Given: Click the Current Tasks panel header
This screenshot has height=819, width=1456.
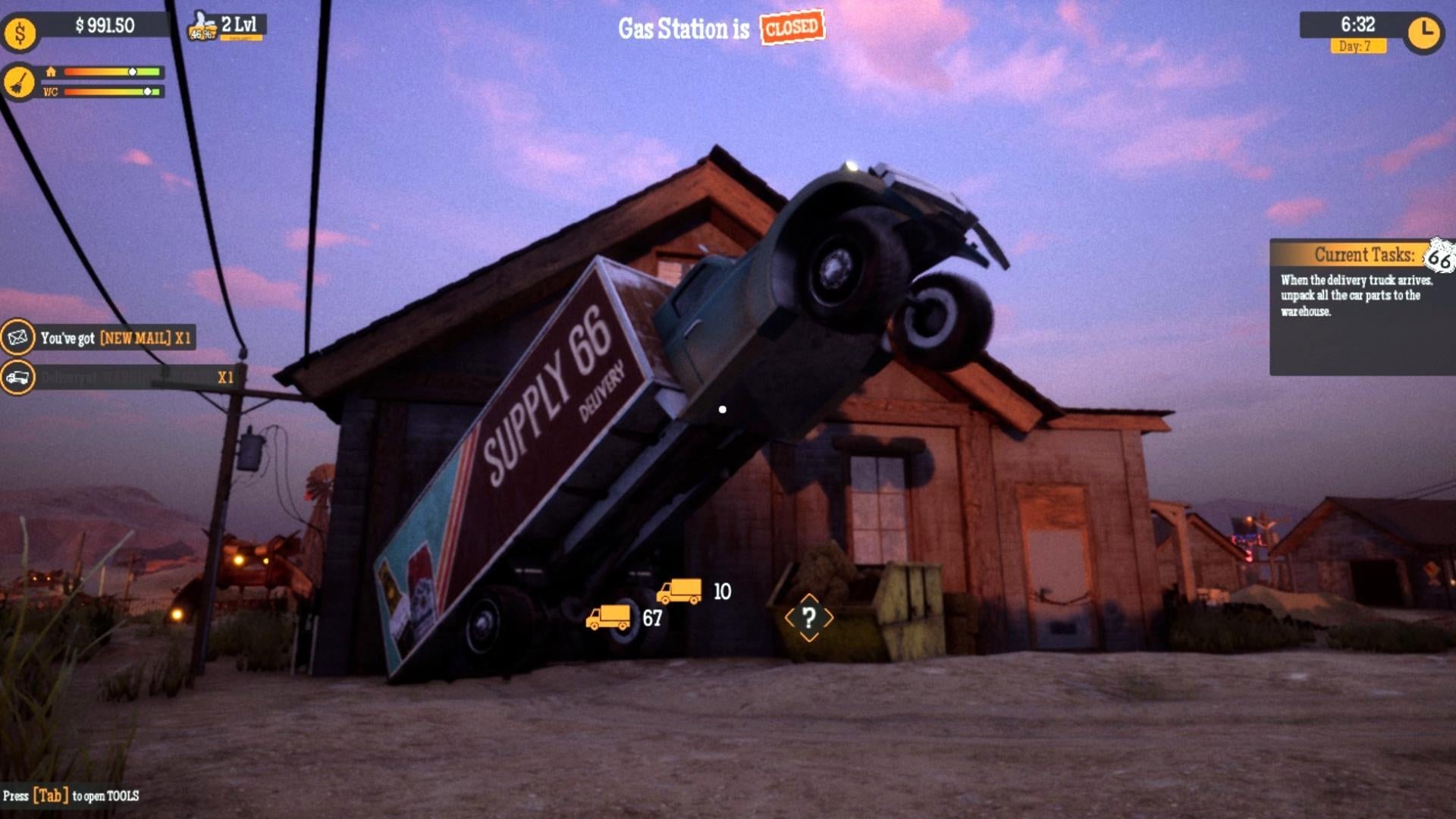Looking at the screenshot, I should pos(1365,256).
